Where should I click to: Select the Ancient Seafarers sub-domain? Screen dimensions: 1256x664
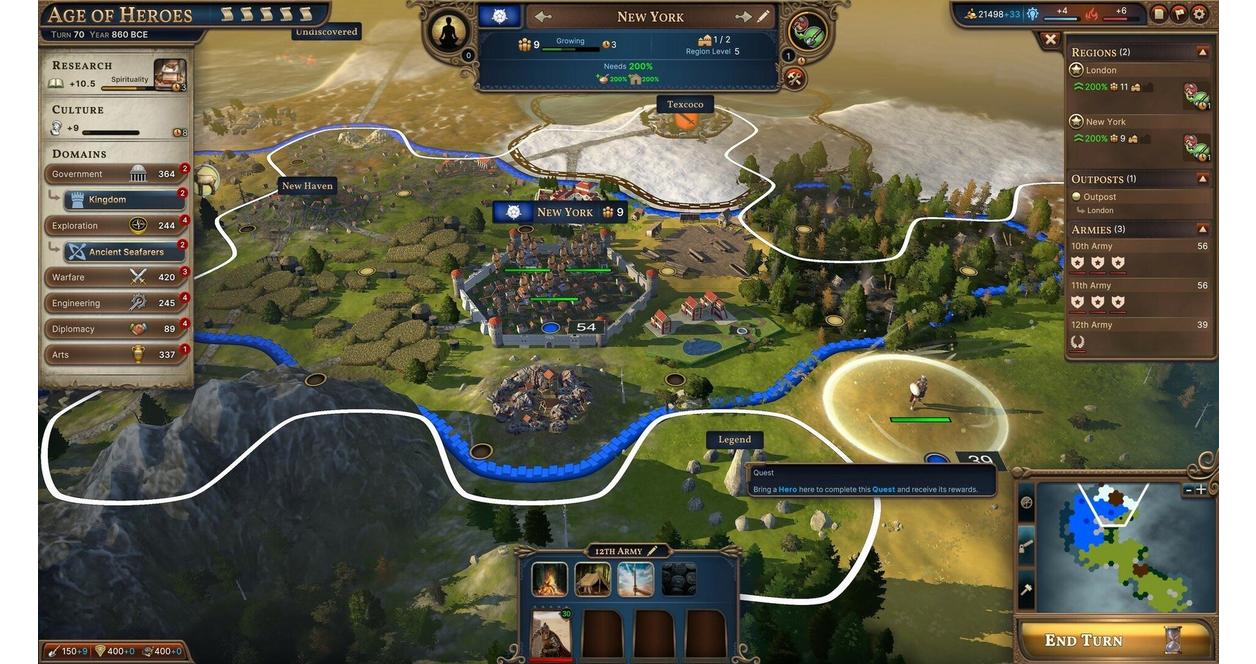click(x=125, y=252)
